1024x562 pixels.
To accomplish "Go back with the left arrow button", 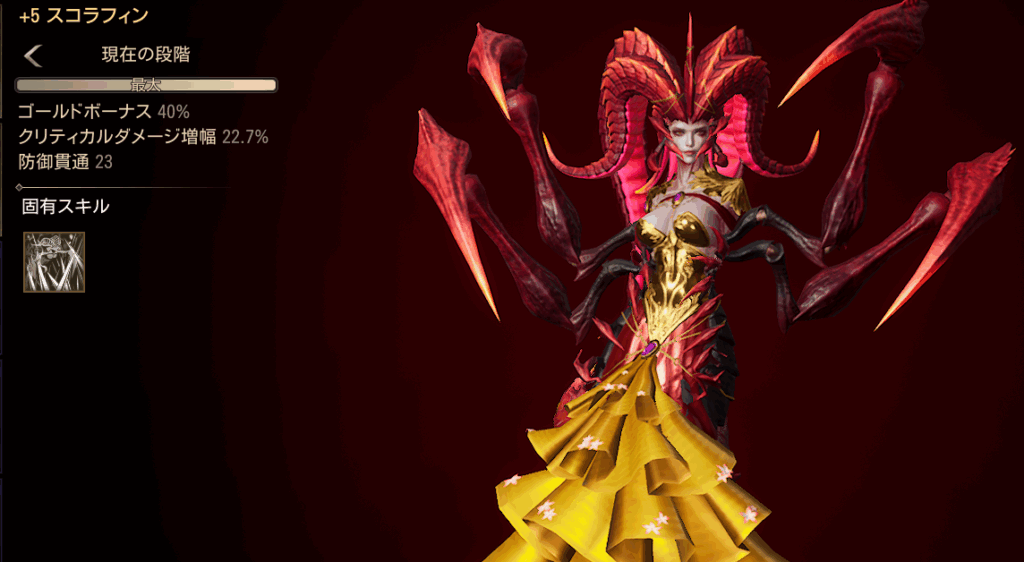I will 33,55.
